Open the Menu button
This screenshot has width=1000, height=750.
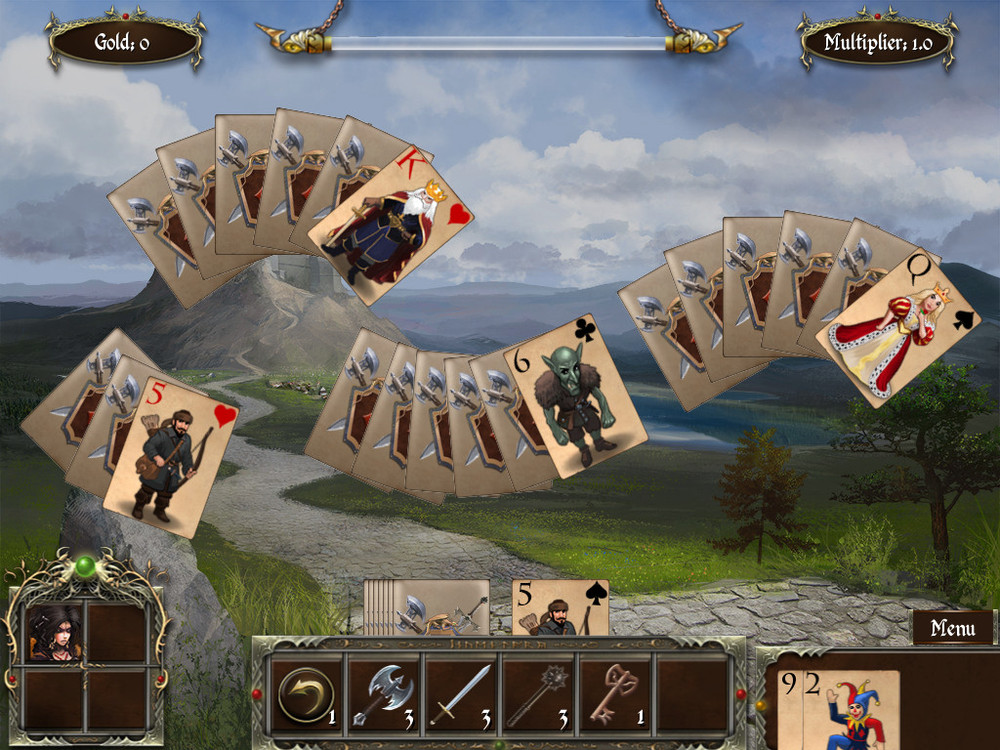tap(952, 628)
